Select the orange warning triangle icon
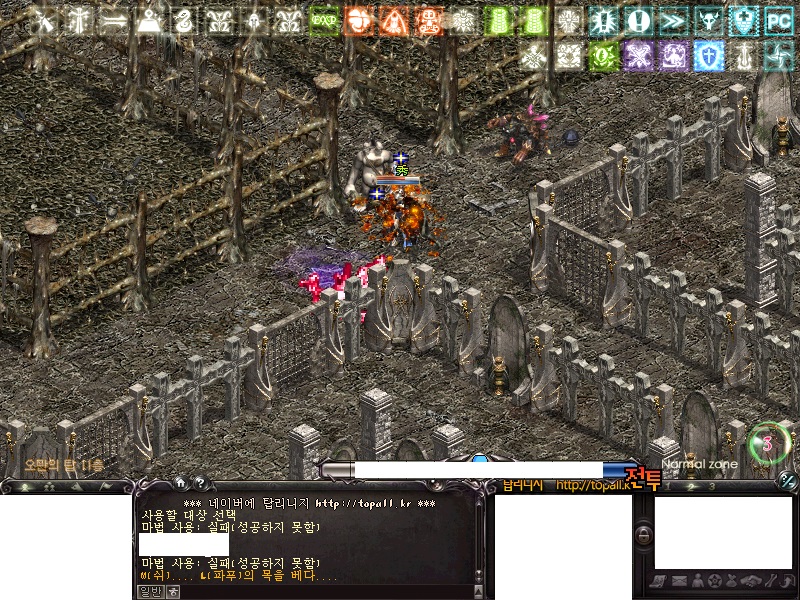Image resolution: width=800 pixels, height=600 pixels. tap(393, 20)
